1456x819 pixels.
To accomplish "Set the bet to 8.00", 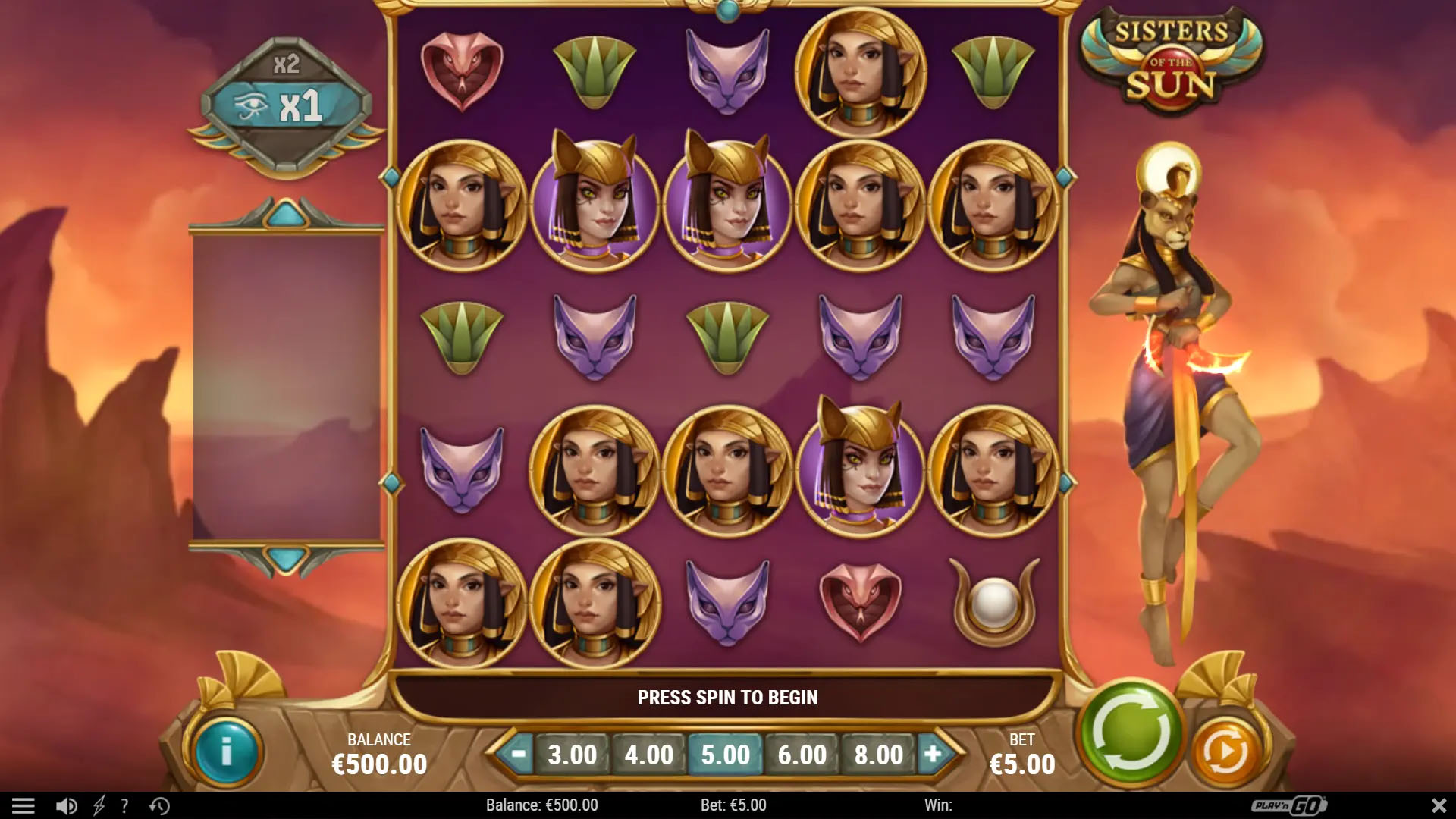I will (879, 755).
